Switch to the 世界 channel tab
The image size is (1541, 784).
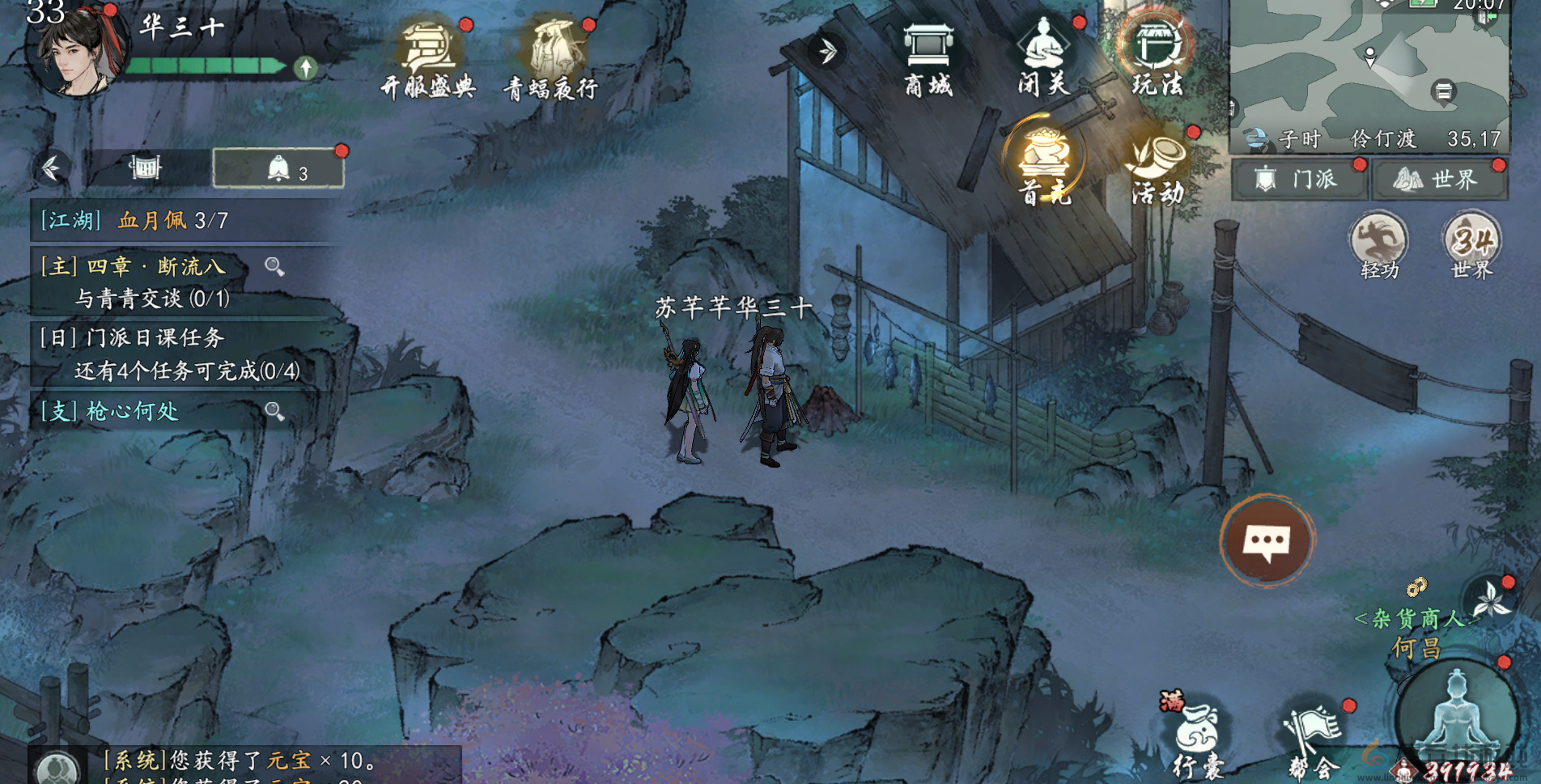coord(1439,179)
